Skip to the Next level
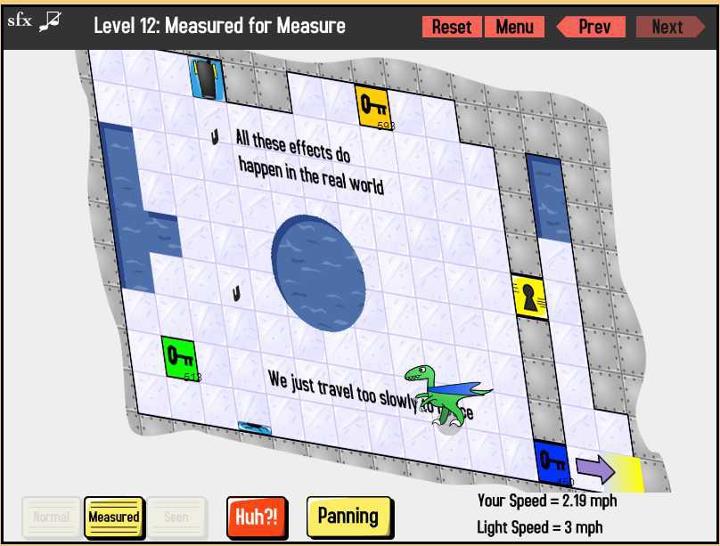720x546 pixels. pyautogui.click(x=668, y=27)
